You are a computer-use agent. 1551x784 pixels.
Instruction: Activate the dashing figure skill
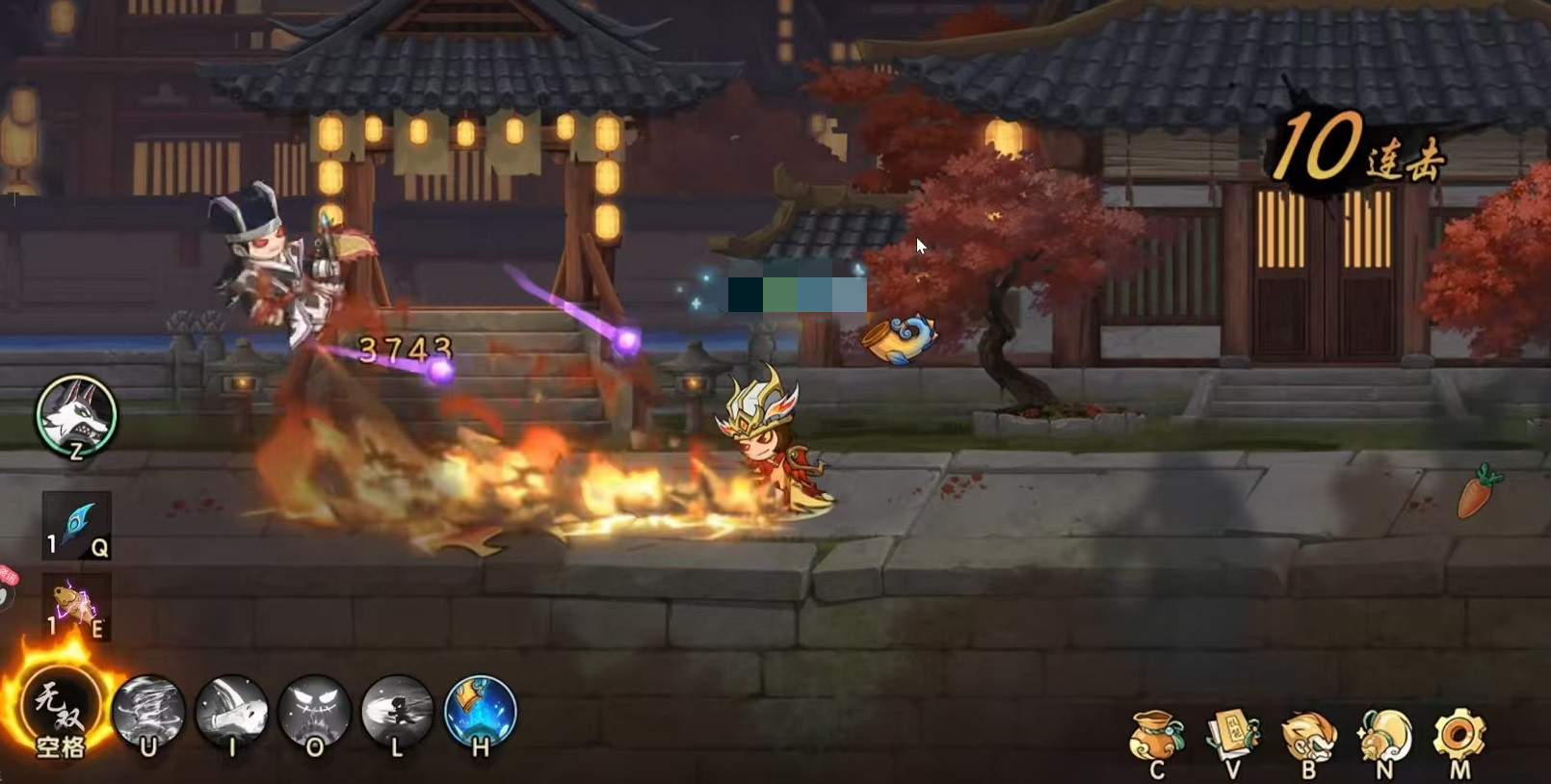tap(397, 711)
